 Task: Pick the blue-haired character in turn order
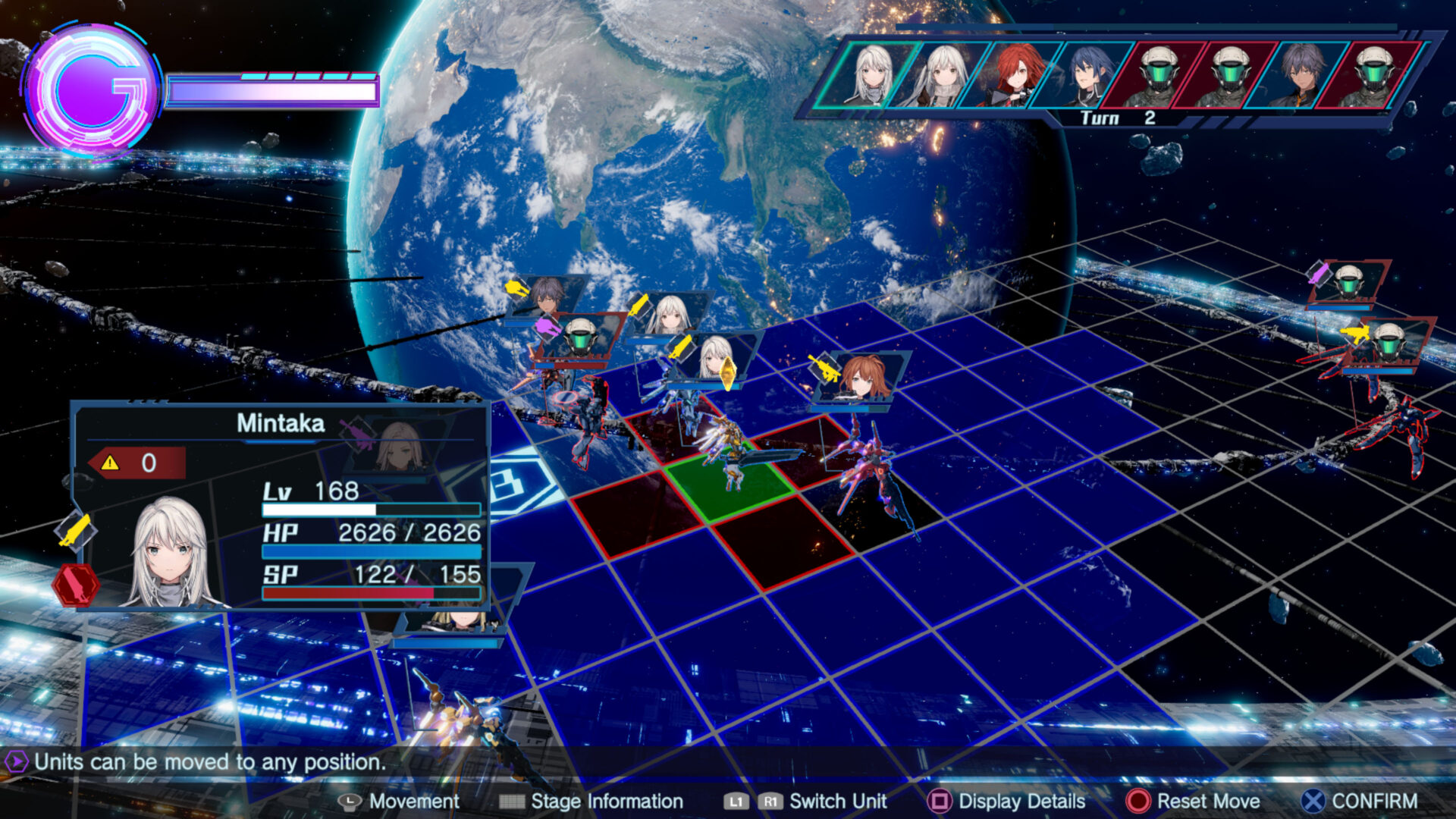(x=1087, y=74)
